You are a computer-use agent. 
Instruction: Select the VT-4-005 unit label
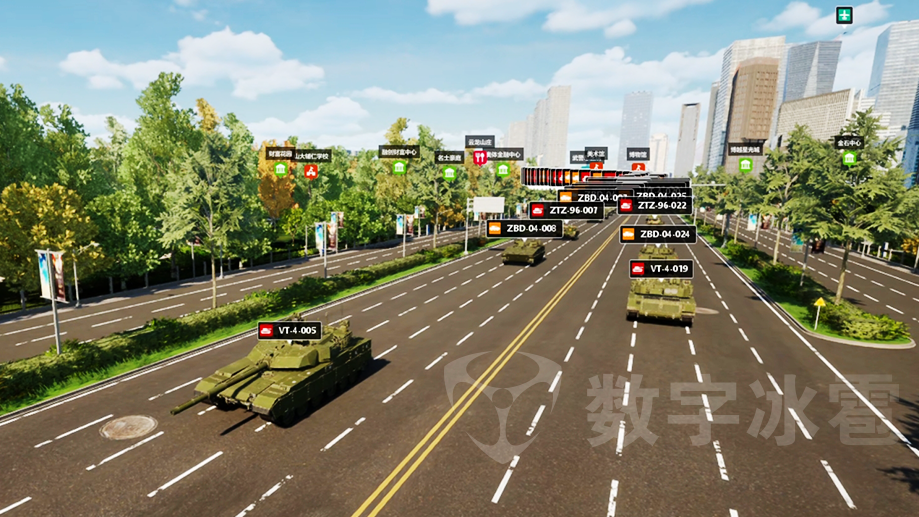point(289,330)
